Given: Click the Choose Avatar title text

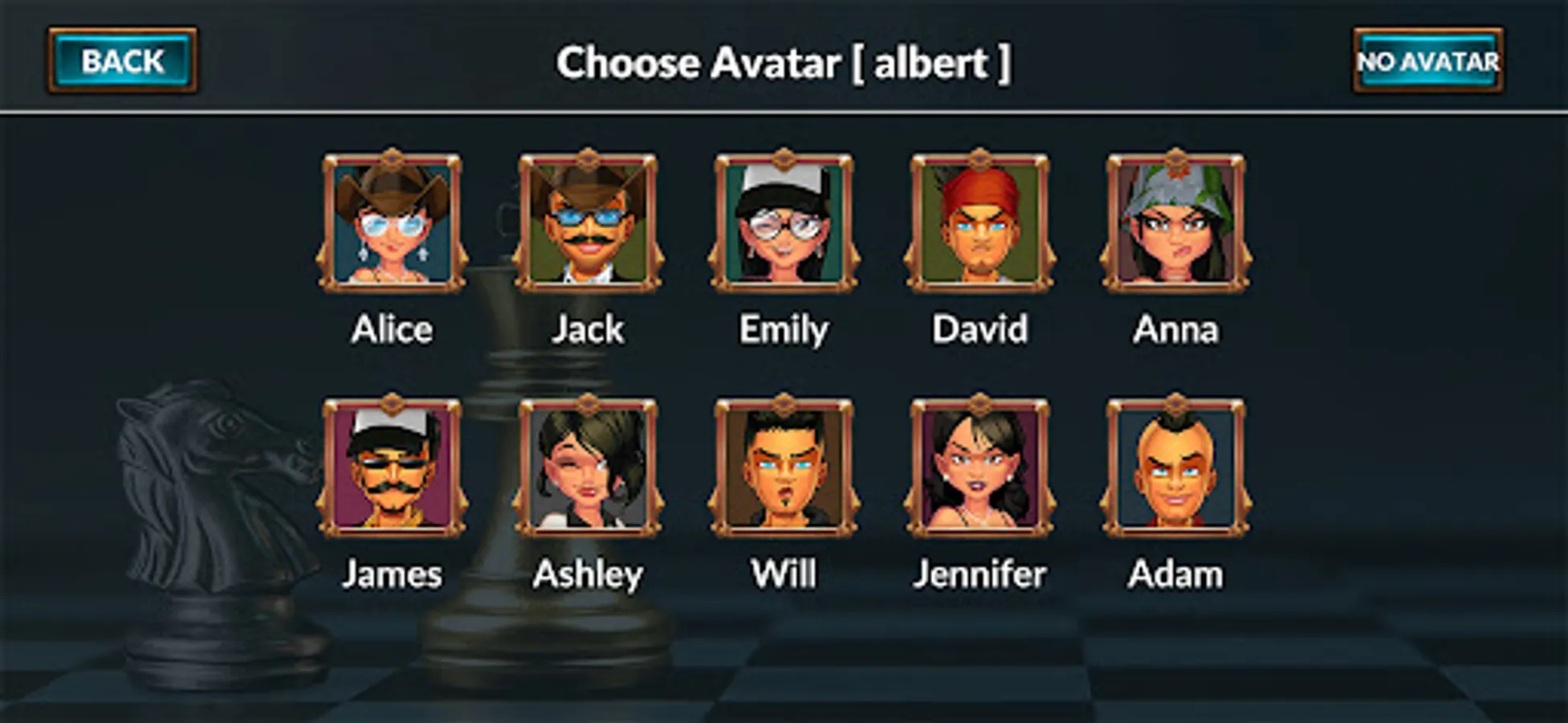Looking at the screenshot, I should click(x=784, y=63).
